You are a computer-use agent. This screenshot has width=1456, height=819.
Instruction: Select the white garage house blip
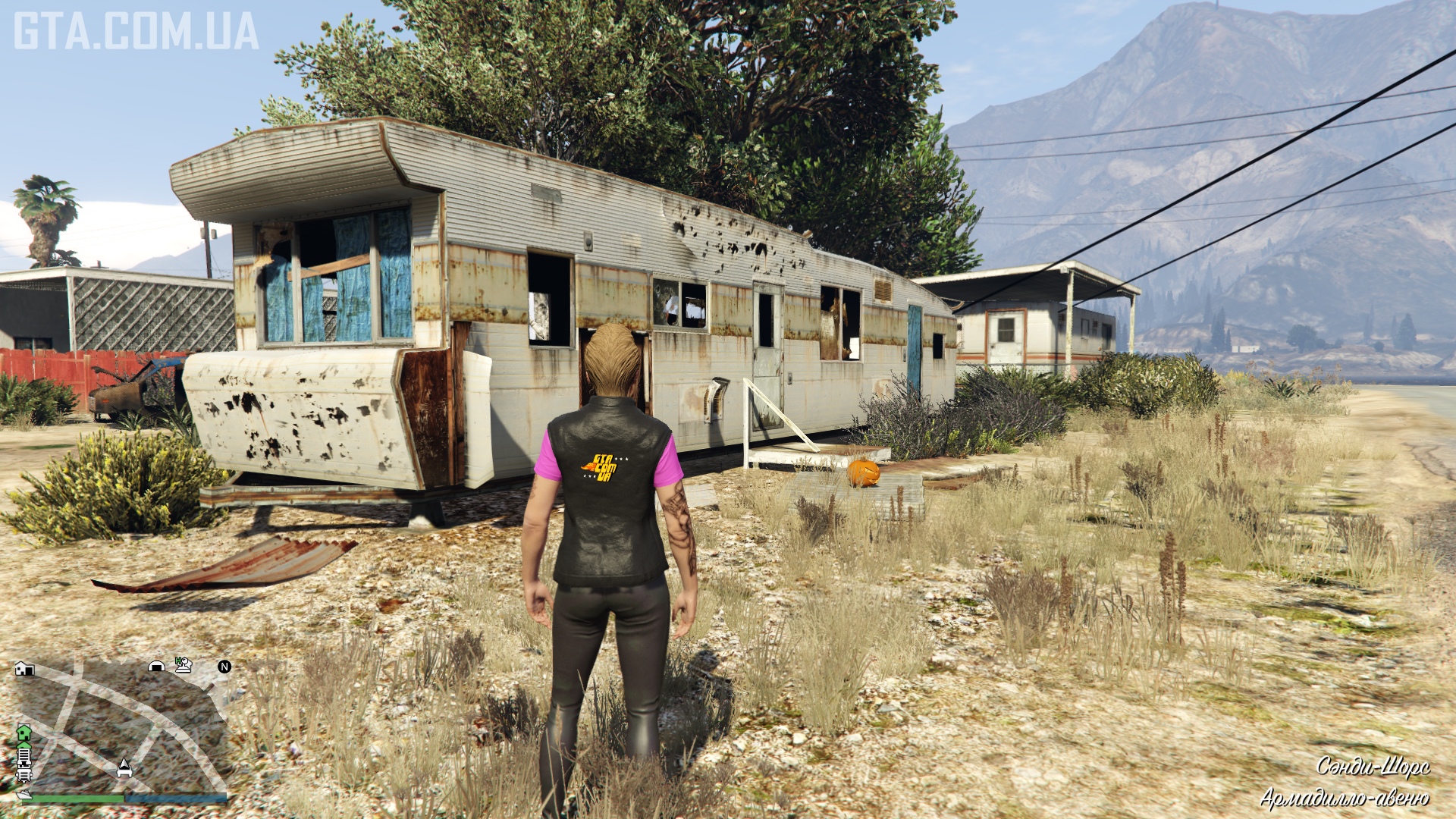click(x=25, y=668)
